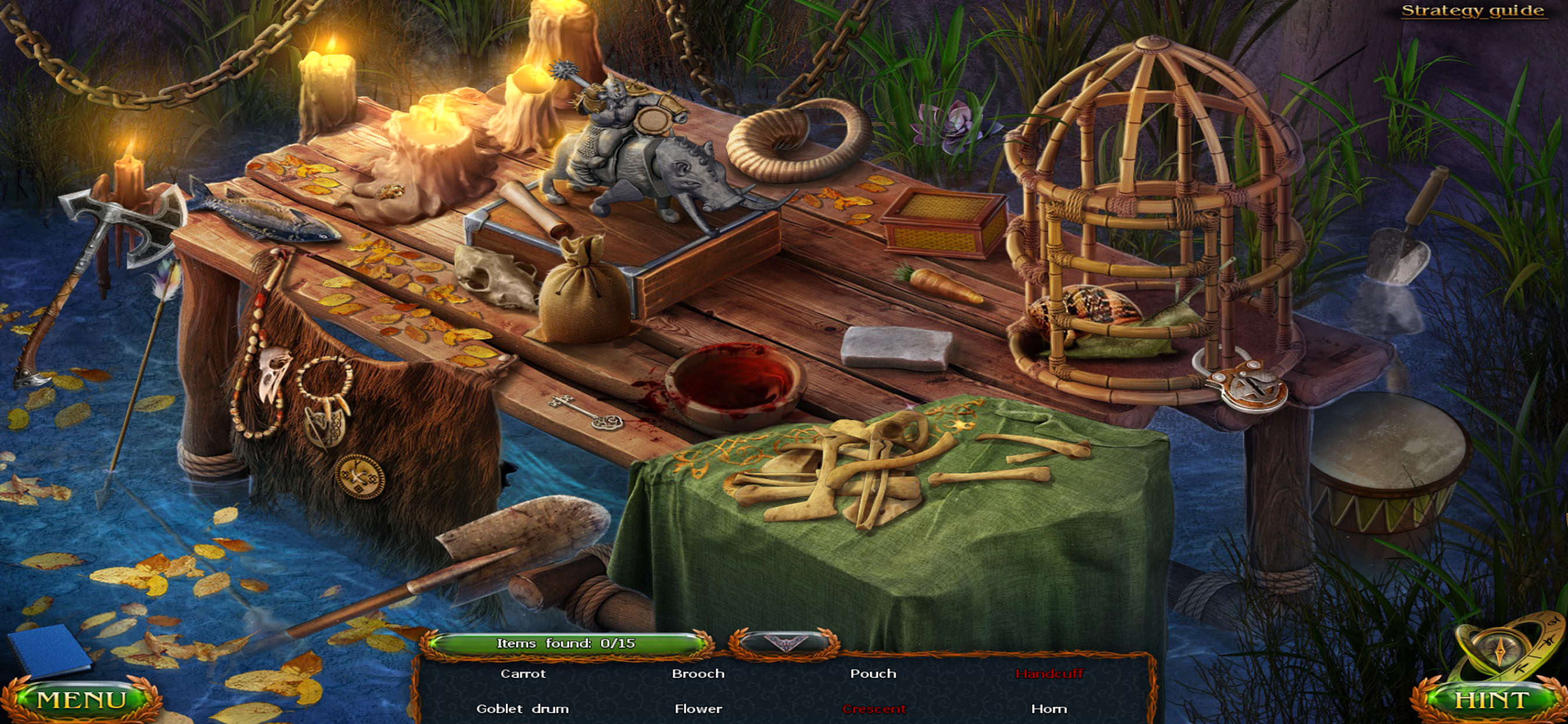This screenshot has width=1568, height=724.
Task: Click the compass icon above HINT
Action: [1499, 649]
